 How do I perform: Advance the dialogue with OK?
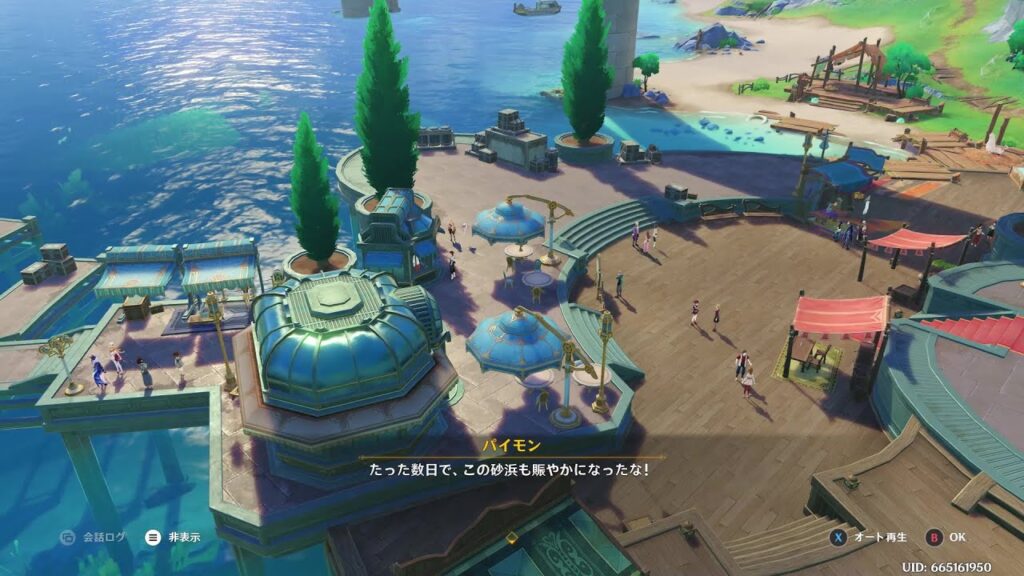click(946, 537)
